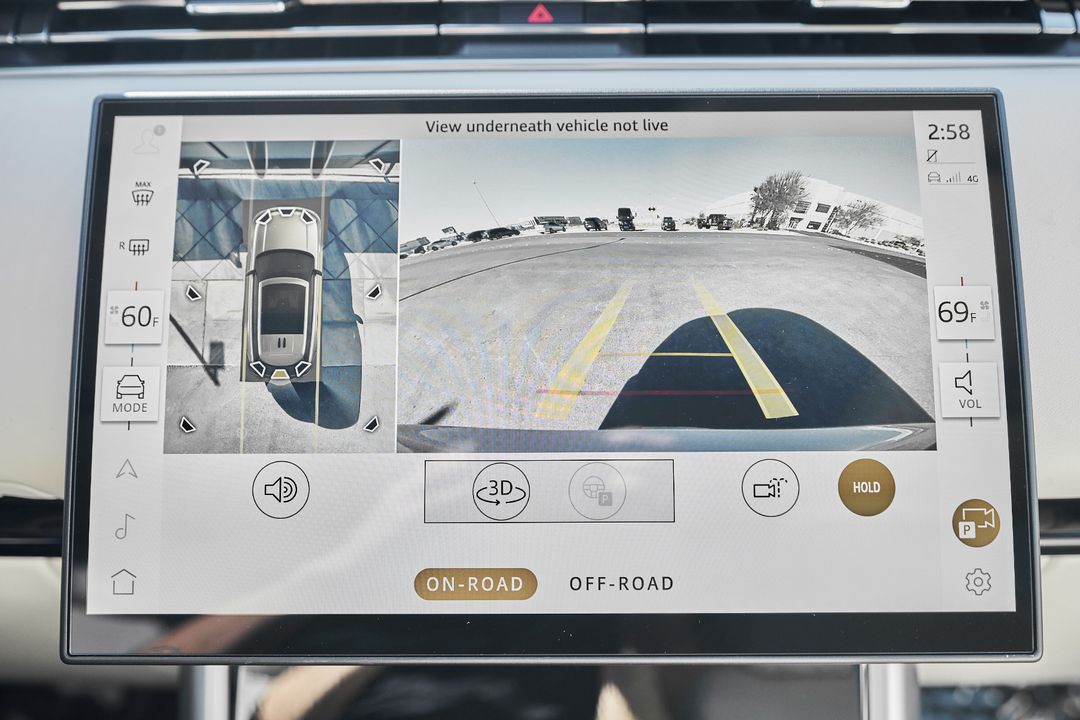Switch to the ON-ROAD view mode
1080x720 pixels.
pos(475,584)
